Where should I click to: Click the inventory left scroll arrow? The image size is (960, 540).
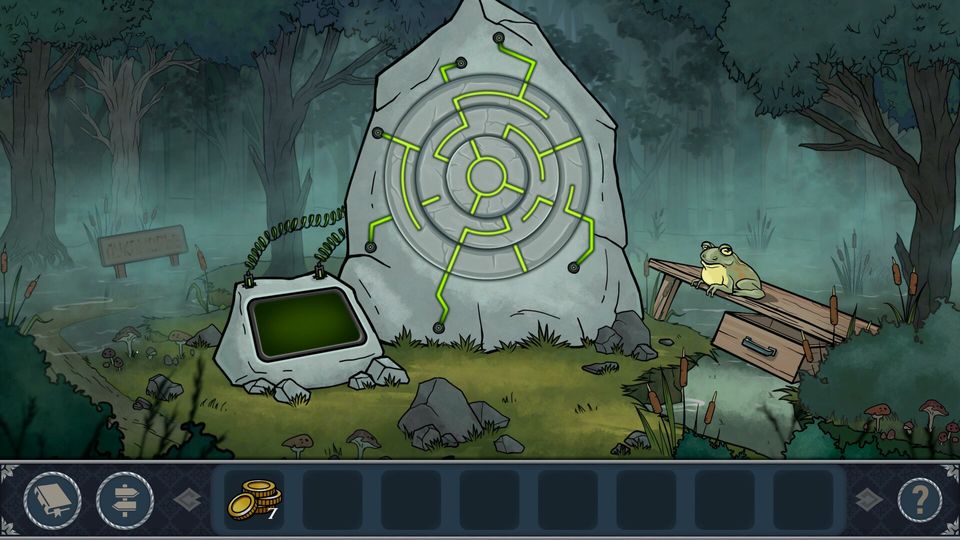[187, 499]
